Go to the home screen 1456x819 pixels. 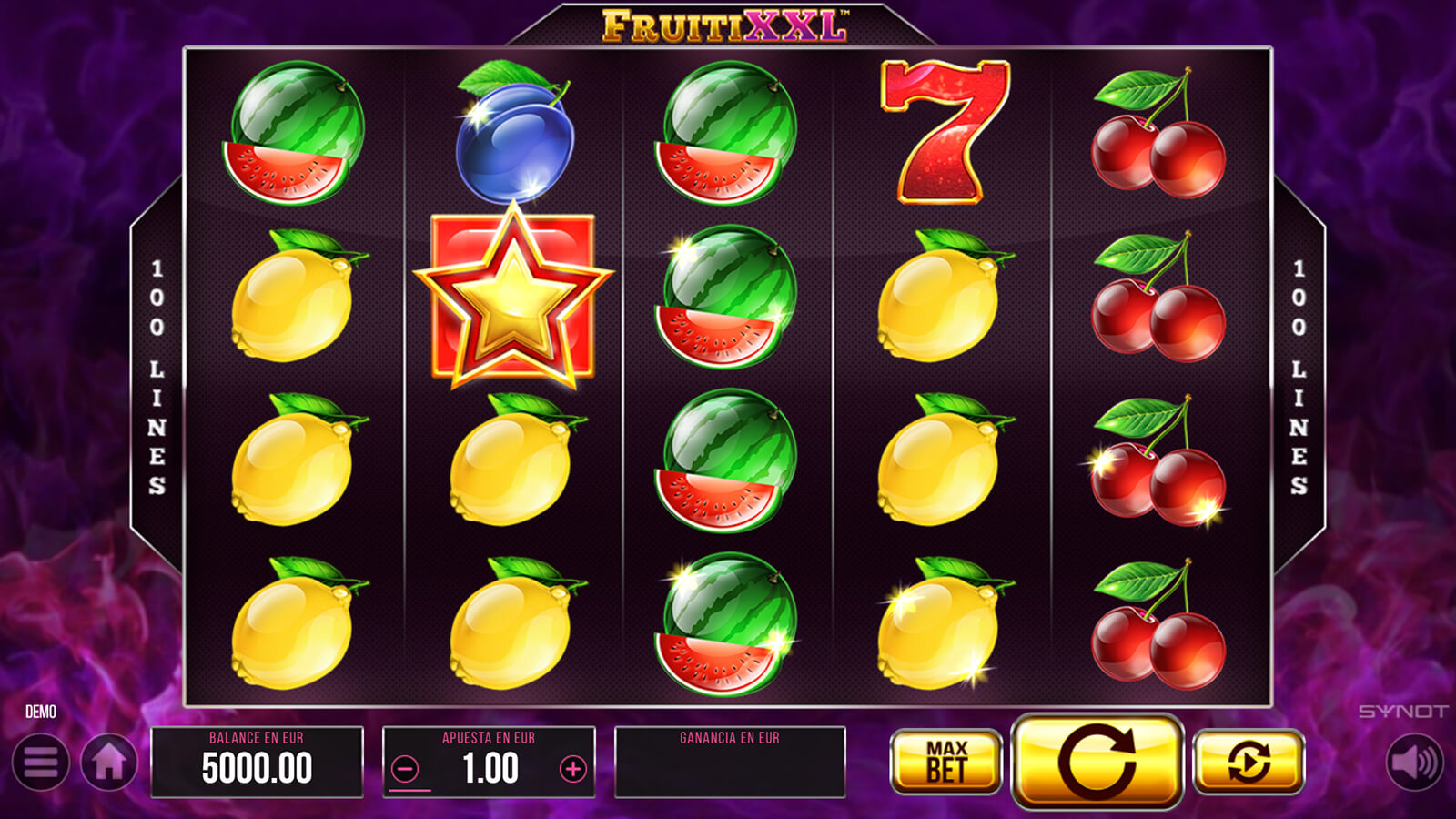[x=109, y=763]
